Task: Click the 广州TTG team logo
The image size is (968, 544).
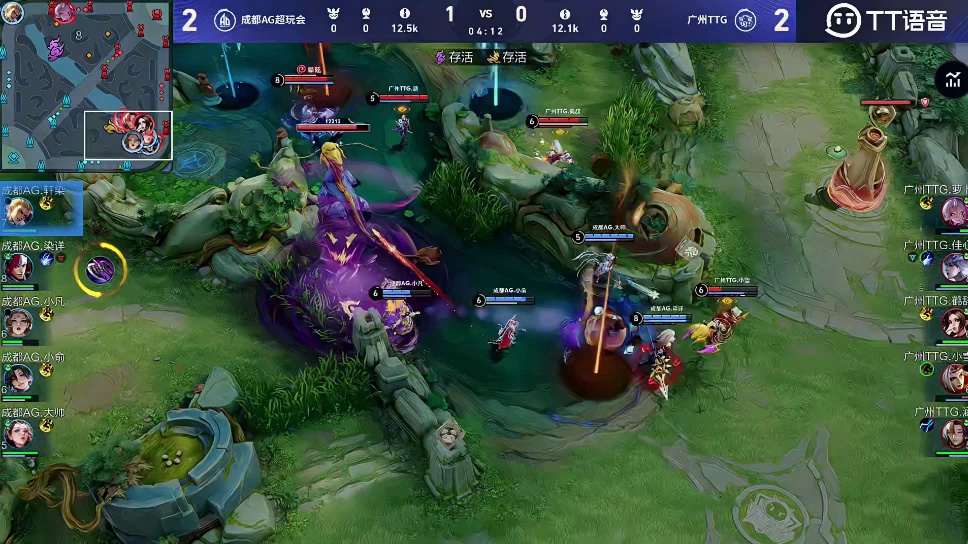Action: coord(745,20)
